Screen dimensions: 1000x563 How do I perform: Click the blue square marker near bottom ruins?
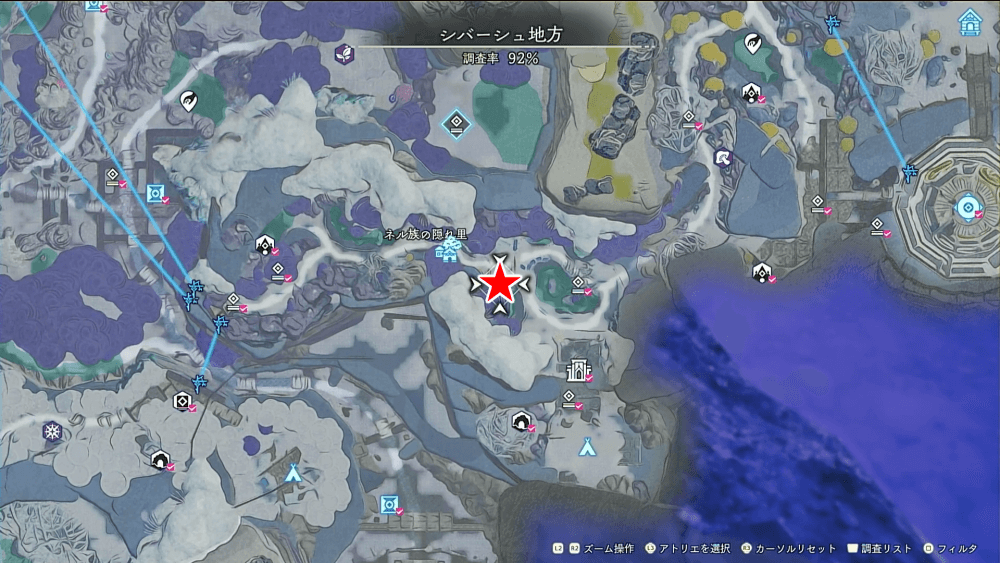388,503
